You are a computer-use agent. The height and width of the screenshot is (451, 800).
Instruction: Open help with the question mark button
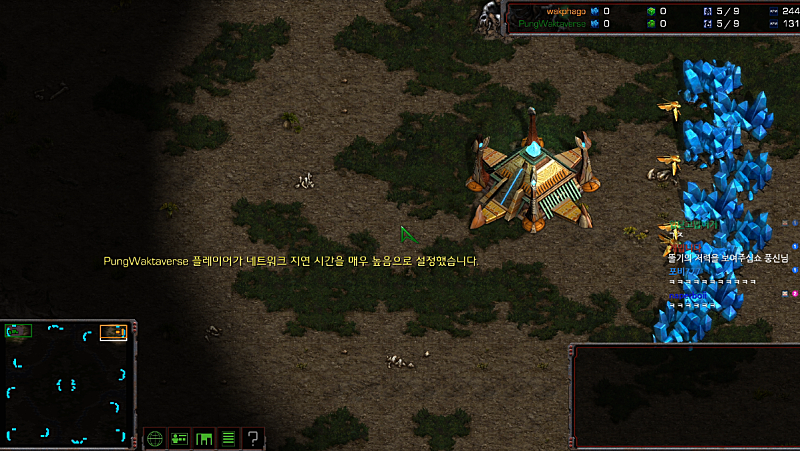point(254,438)
